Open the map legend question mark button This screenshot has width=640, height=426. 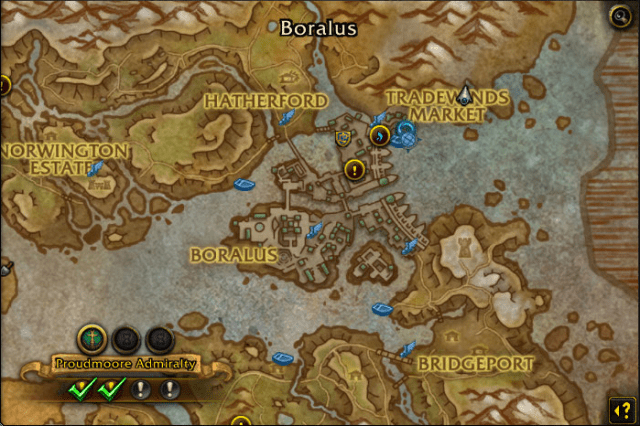619,408
